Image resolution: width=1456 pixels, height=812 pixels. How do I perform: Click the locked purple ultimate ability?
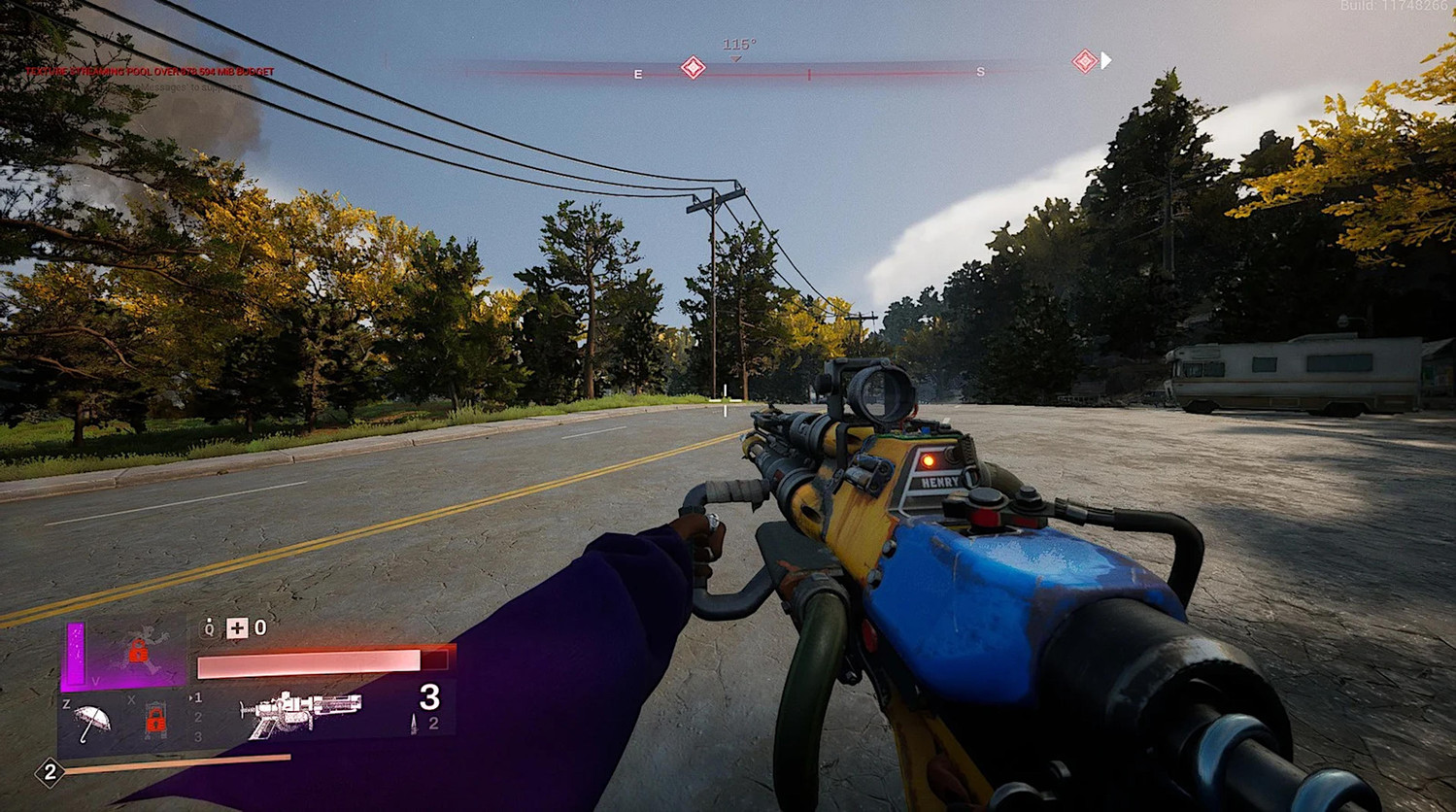click(138, 652)
